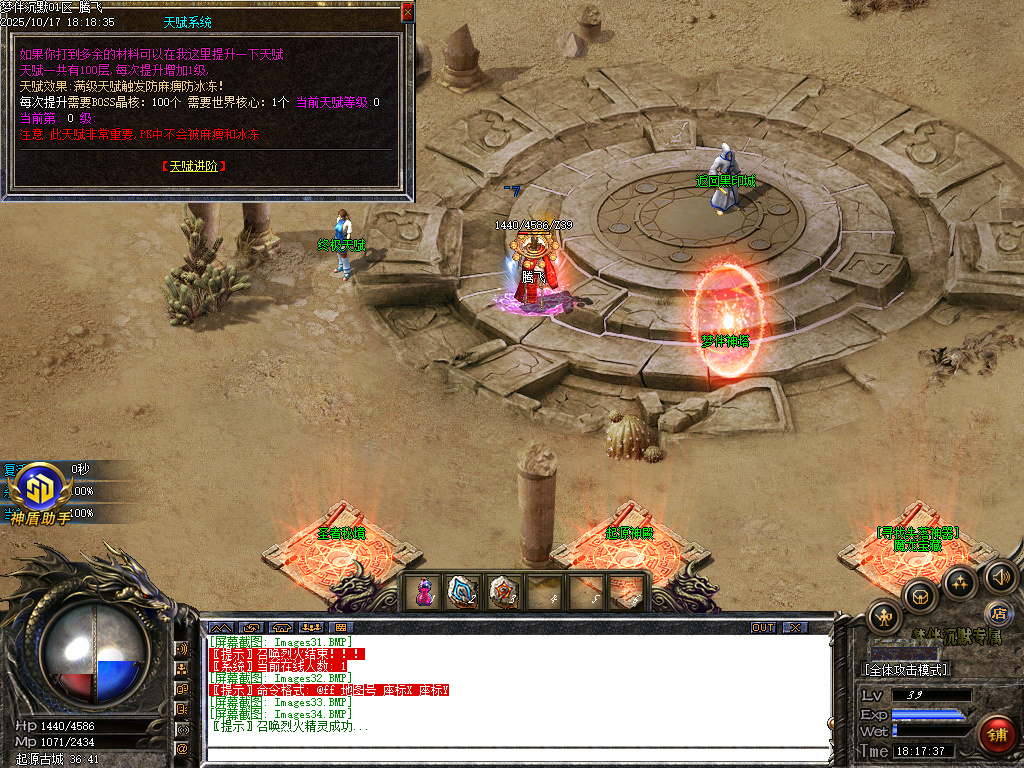Open the bag inventory chest button

919,598
